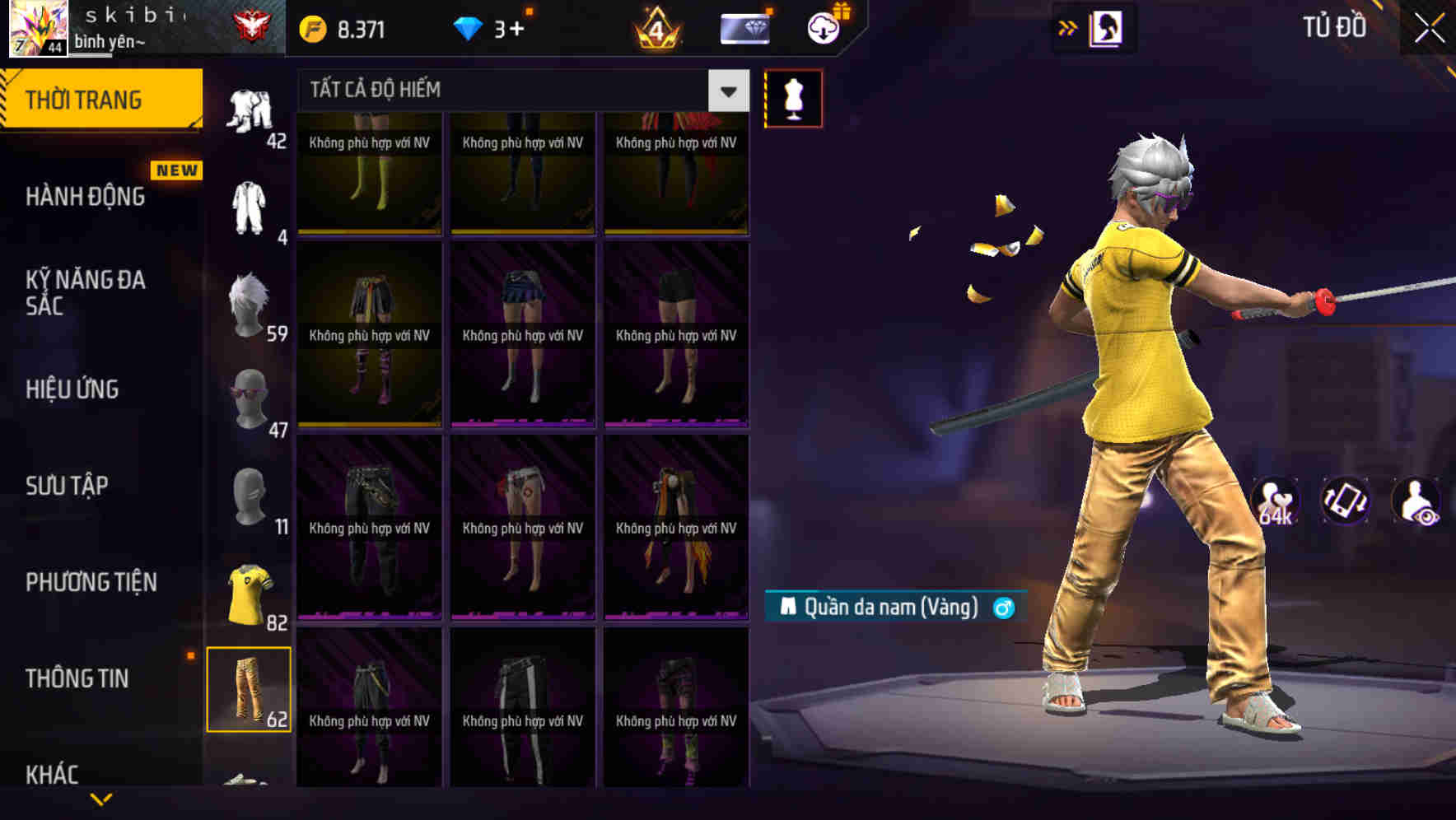Toggle the mannequin preview beside the rarity filter

(793, 97)
